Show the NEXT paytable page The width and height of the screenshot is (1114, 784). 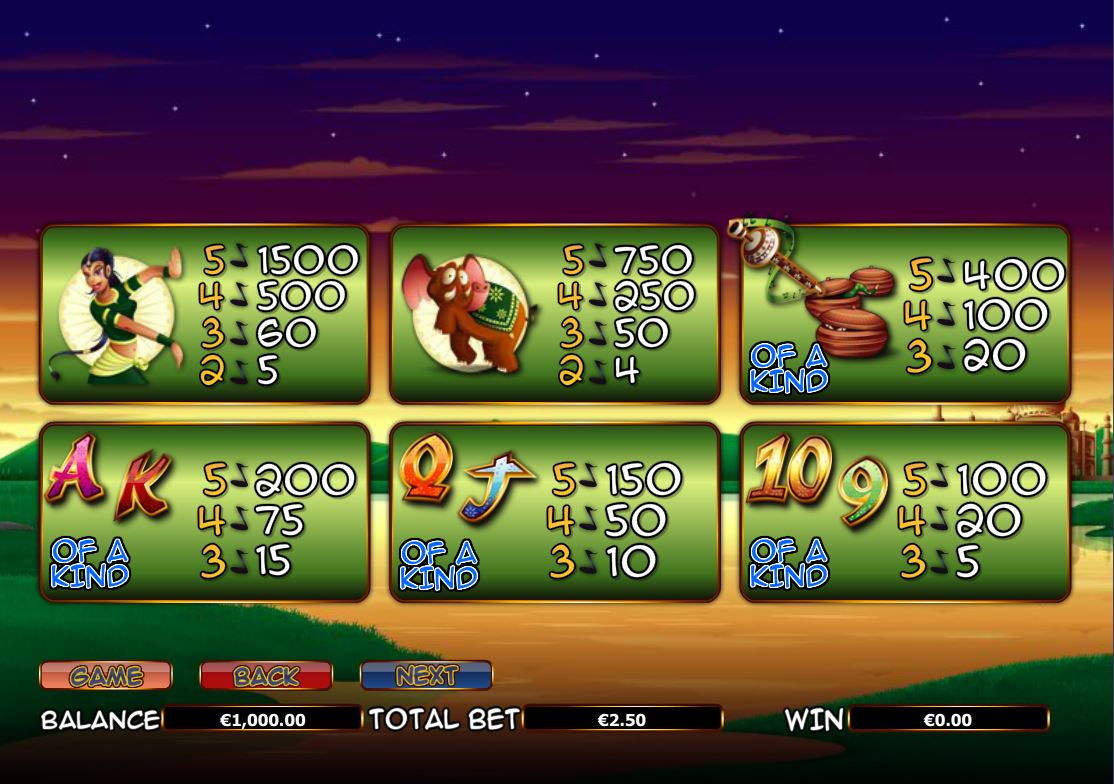pos(426,676)
